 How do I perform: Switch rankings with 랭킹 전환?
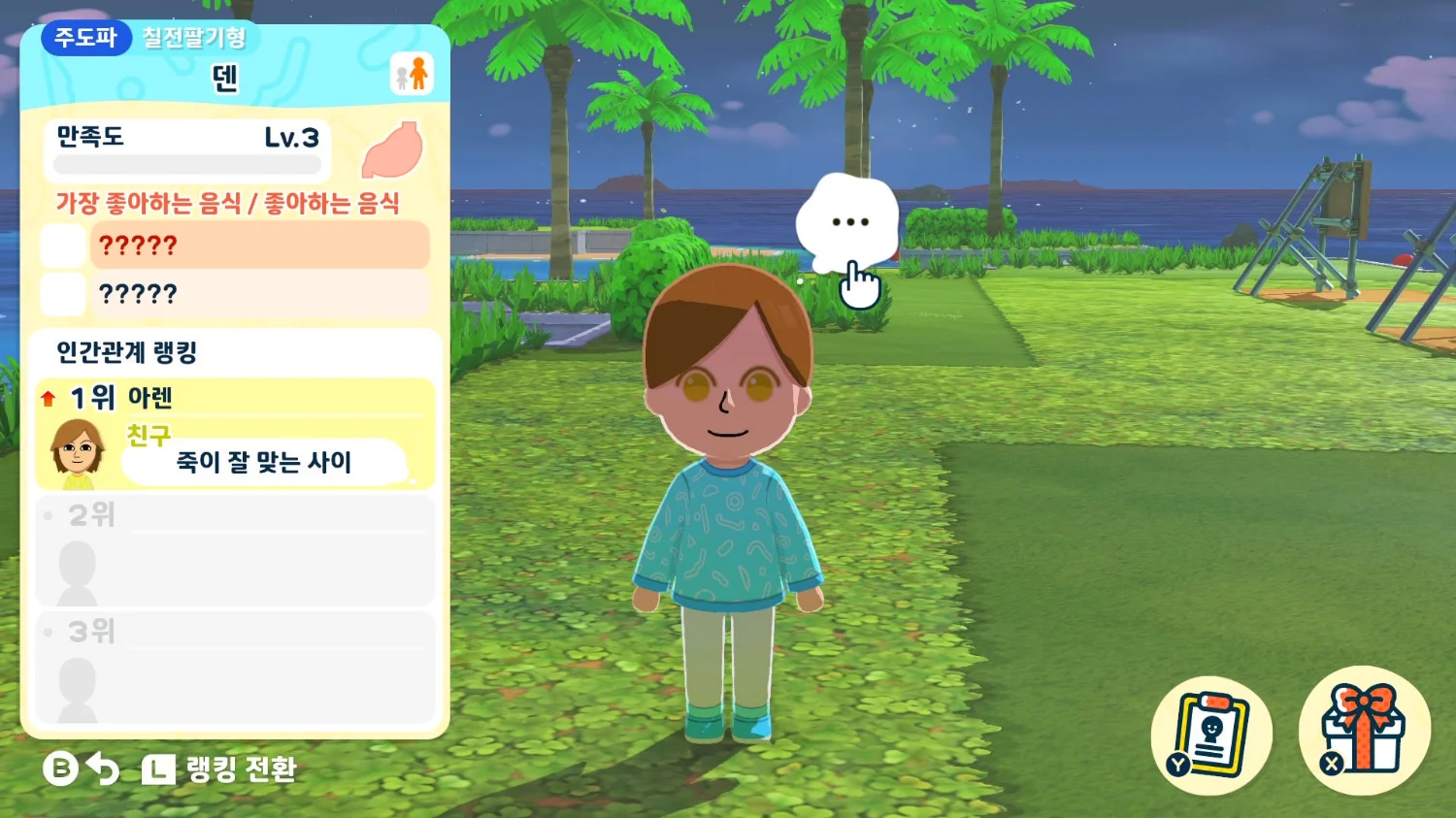[x=221, y=769]
